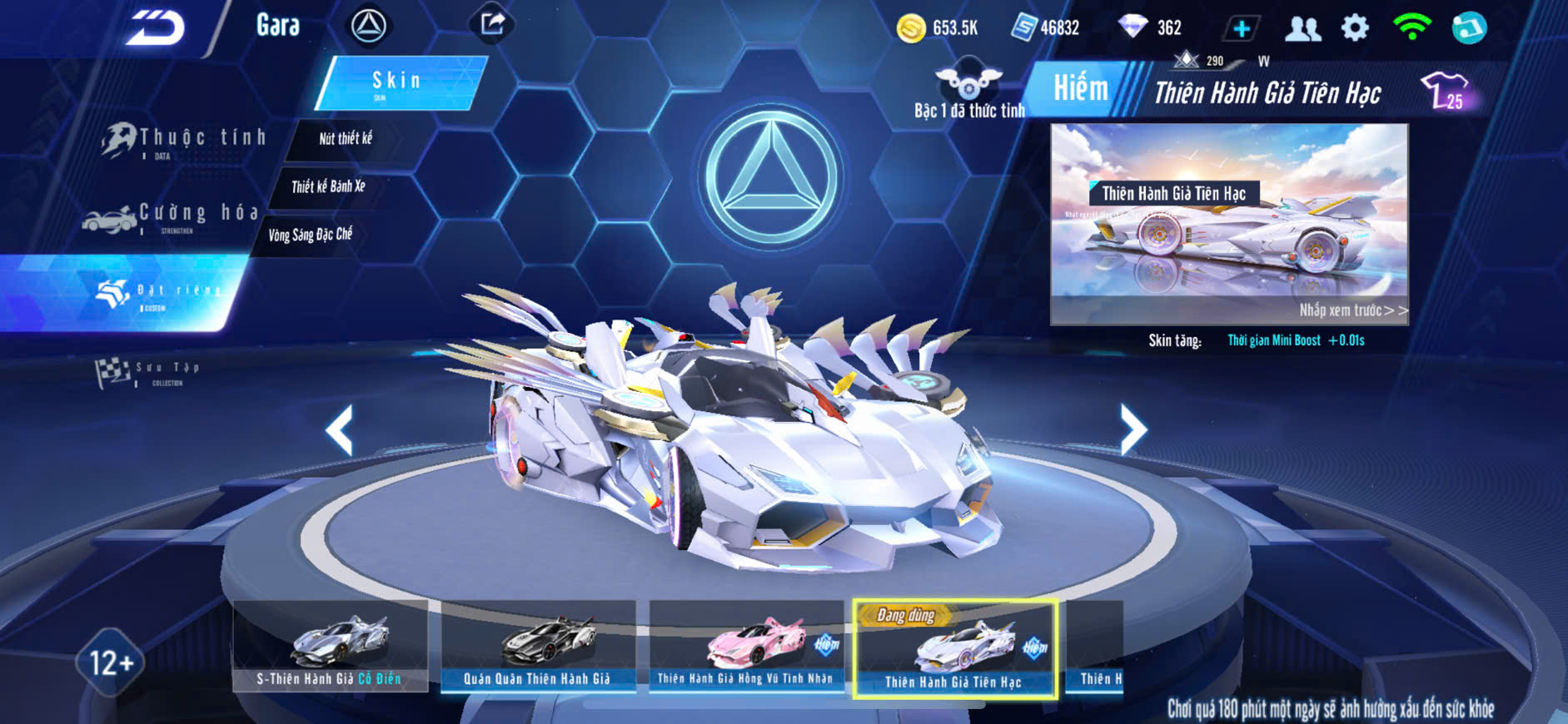The image size is (1568, 724).
Task: Choose Thiết kế Bánh Xe option
Action: [x=328, y=186]
